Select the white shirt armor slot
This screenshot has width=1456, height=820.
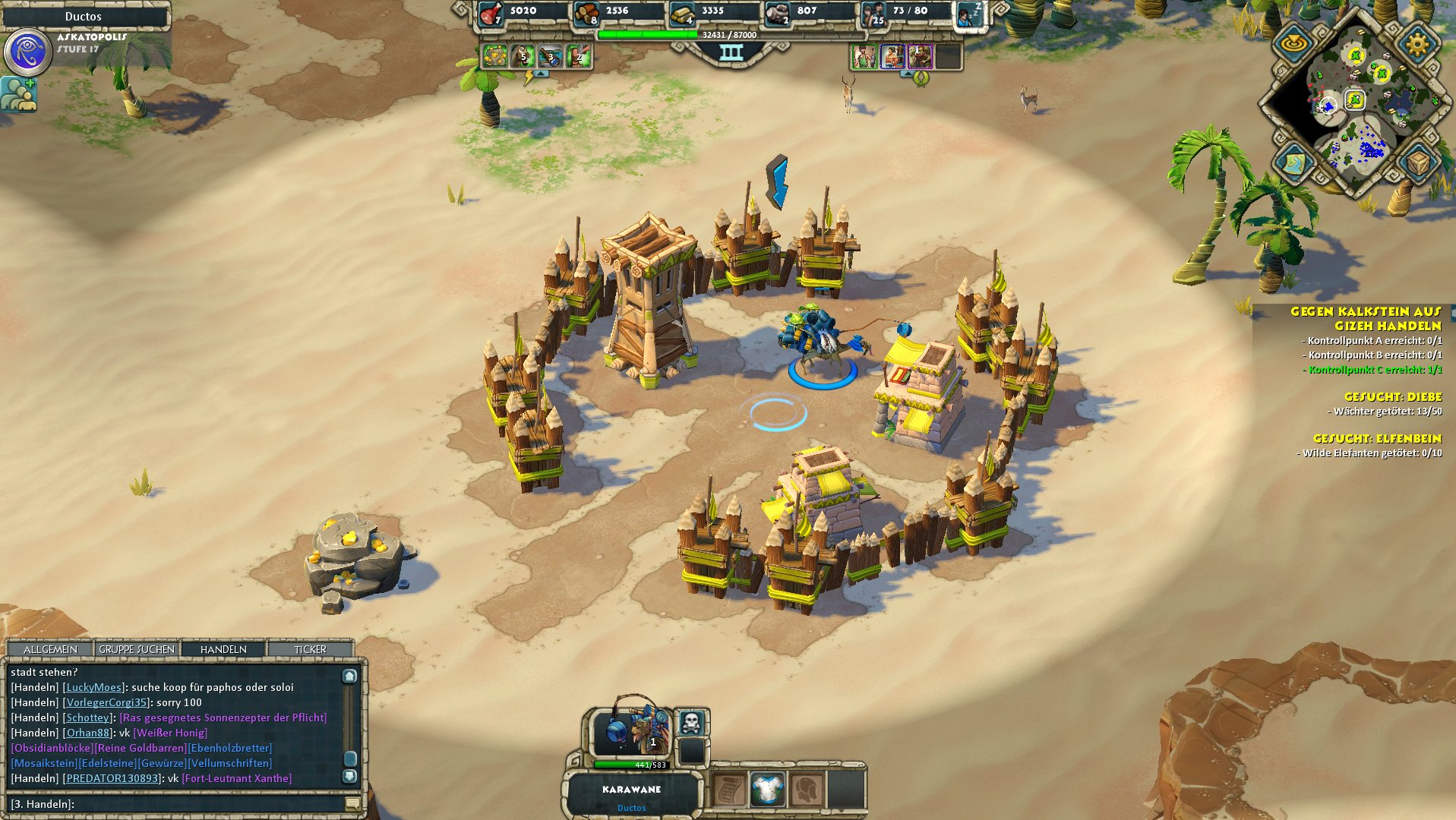(767, 790)
